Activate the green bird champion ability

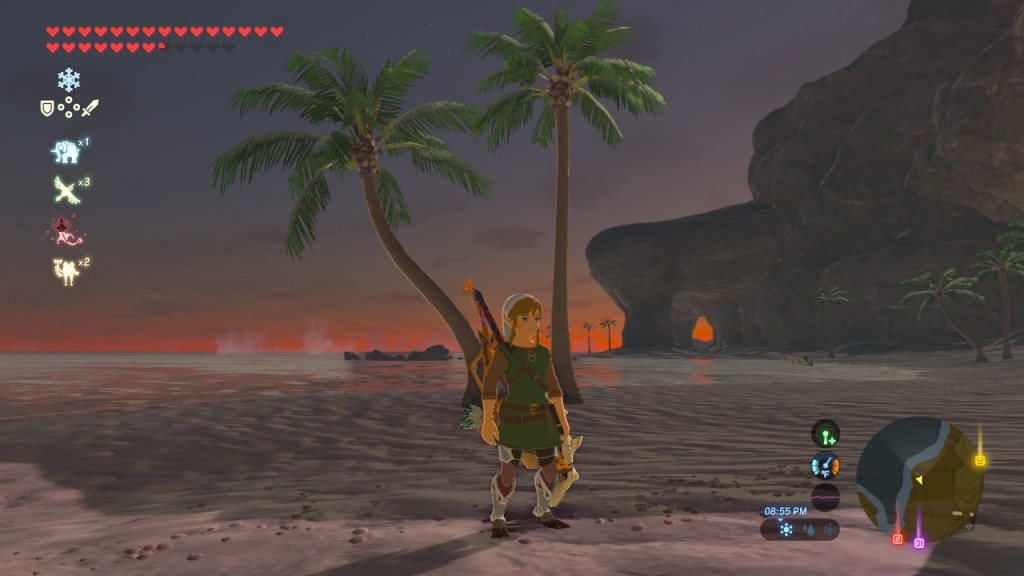coord(65,190)
